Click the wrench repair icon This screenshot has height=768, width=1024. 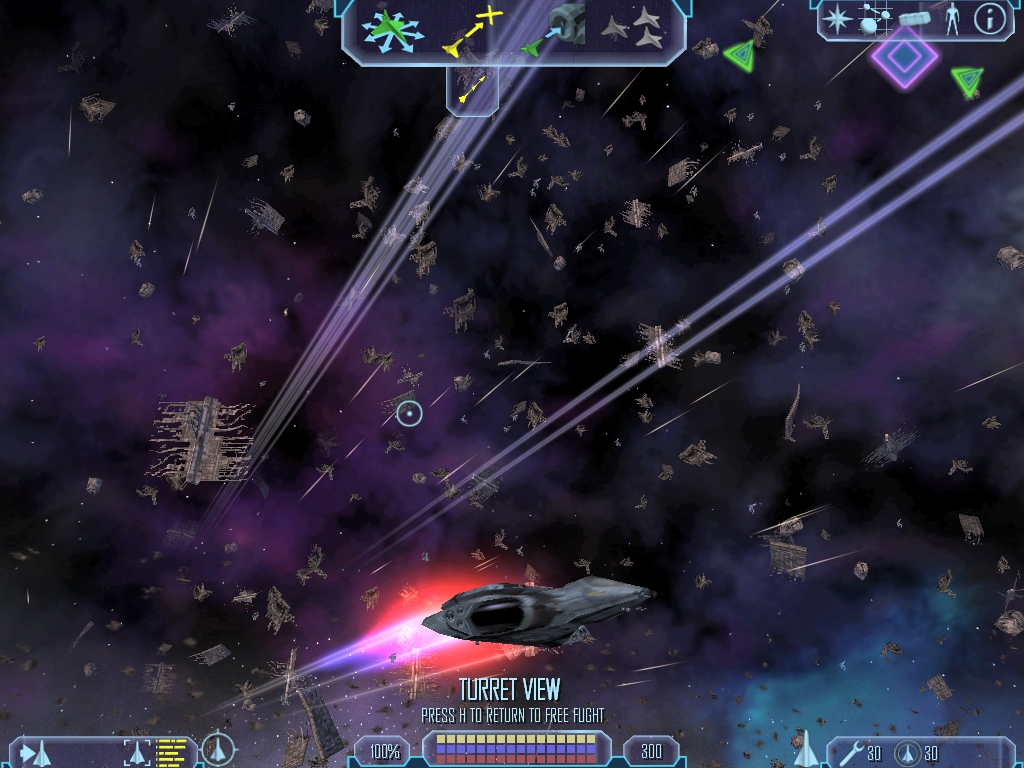point(850,751)
